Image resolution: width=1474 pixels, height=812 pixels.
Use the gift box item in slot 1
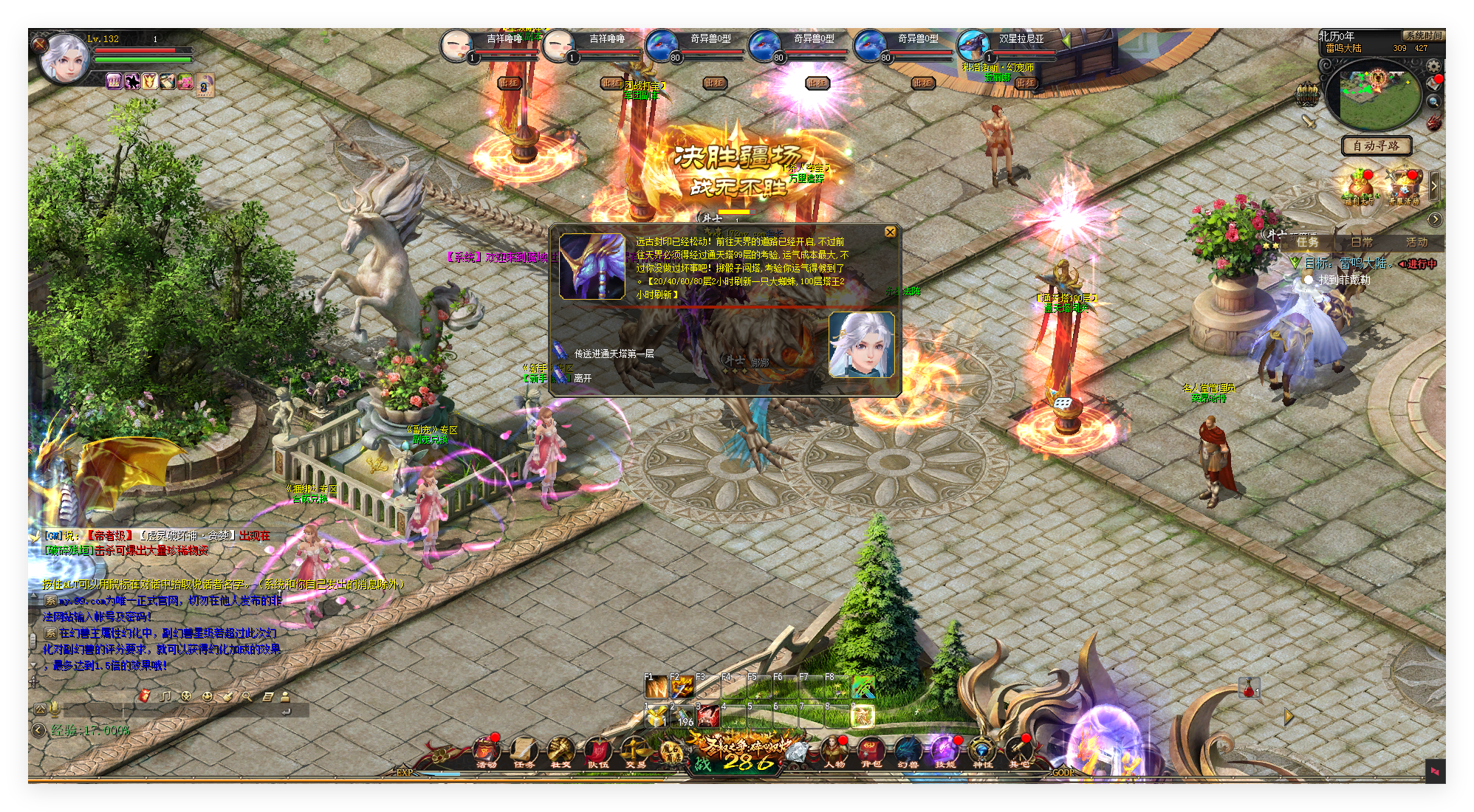pos(656,716)
